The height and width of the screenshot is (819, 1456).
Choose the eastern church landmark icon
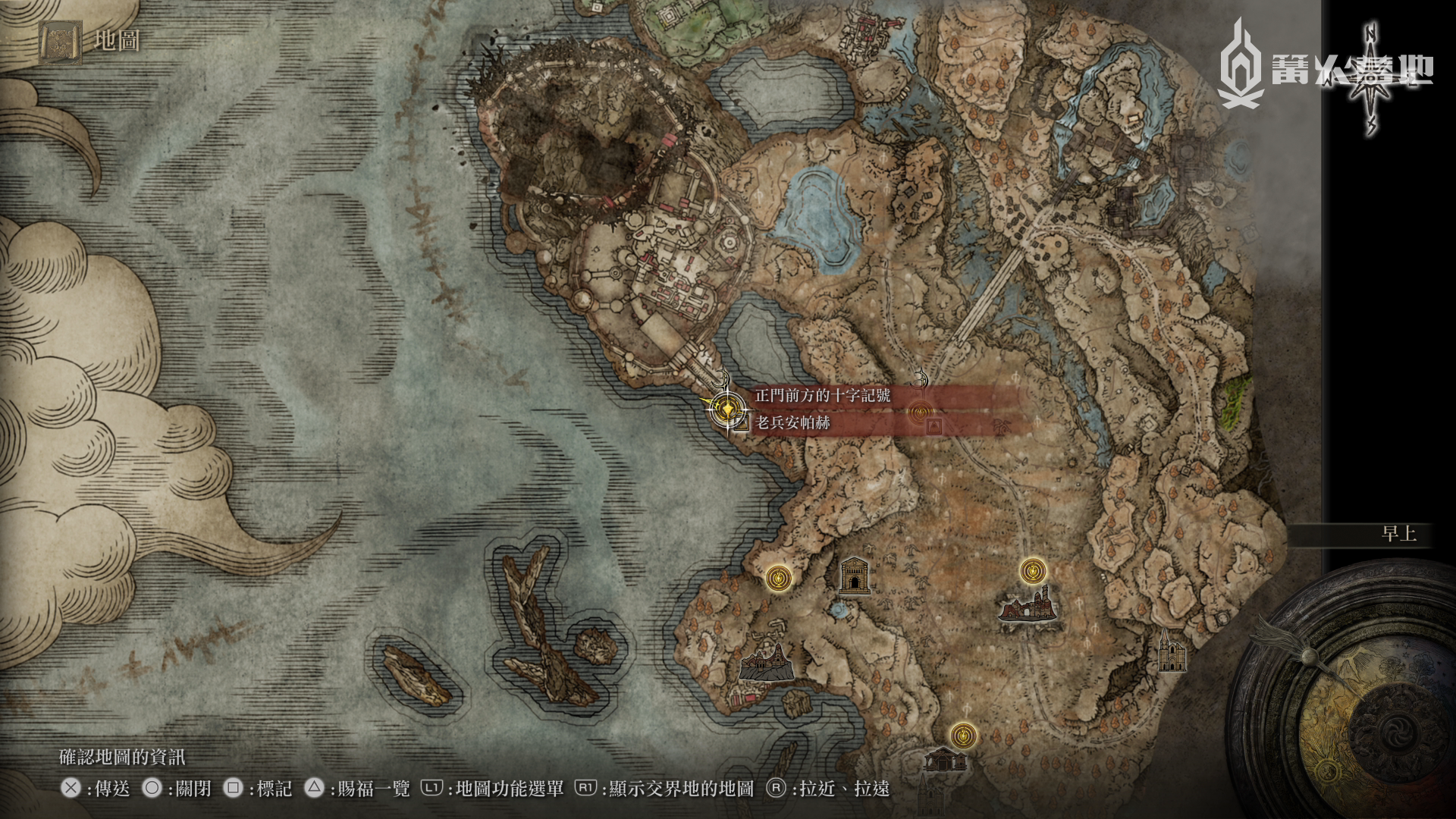pyautogui.click(x=1170, y=653)
